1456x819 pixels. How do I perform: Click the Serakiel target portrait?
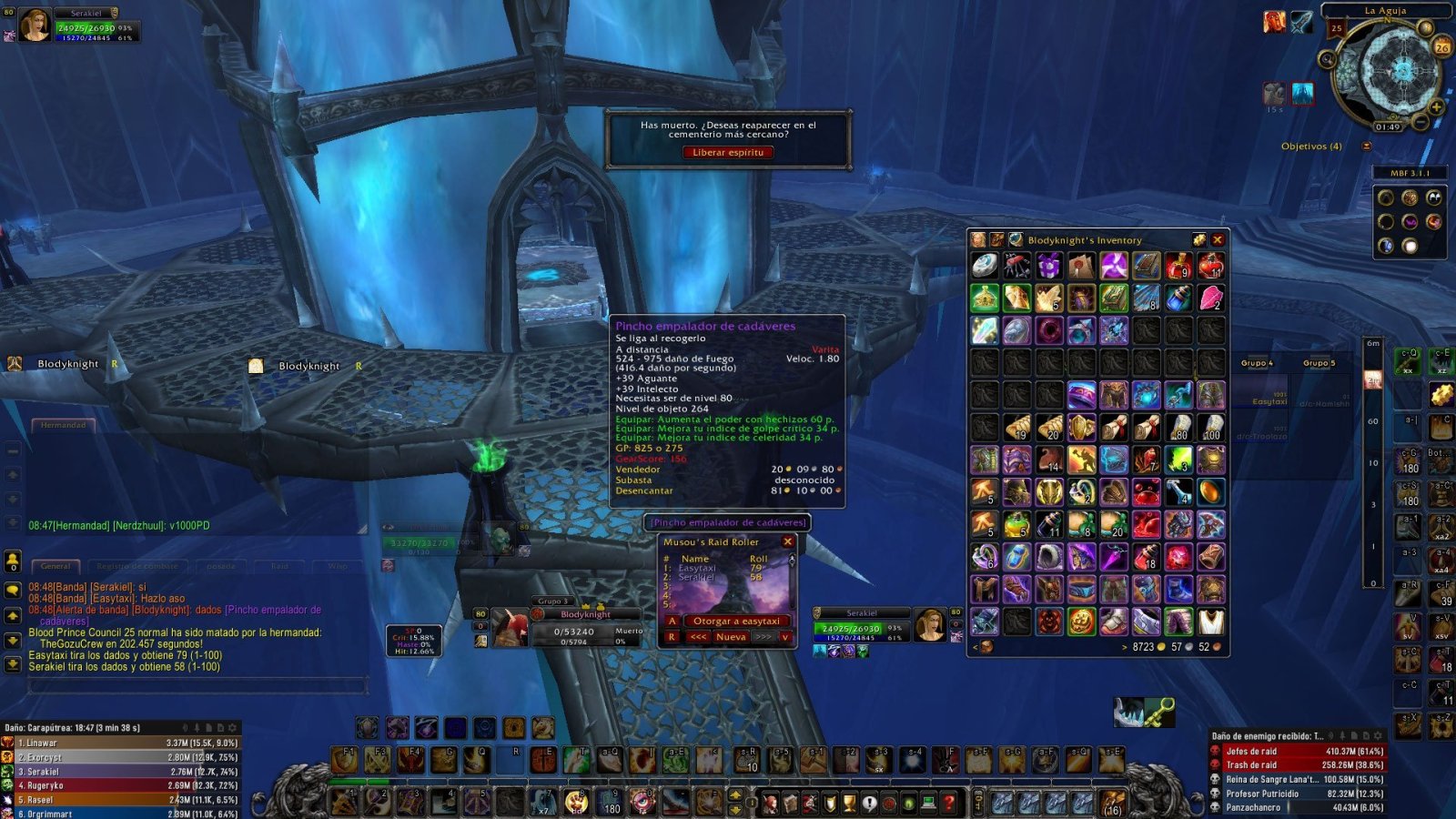pos(930,623)
